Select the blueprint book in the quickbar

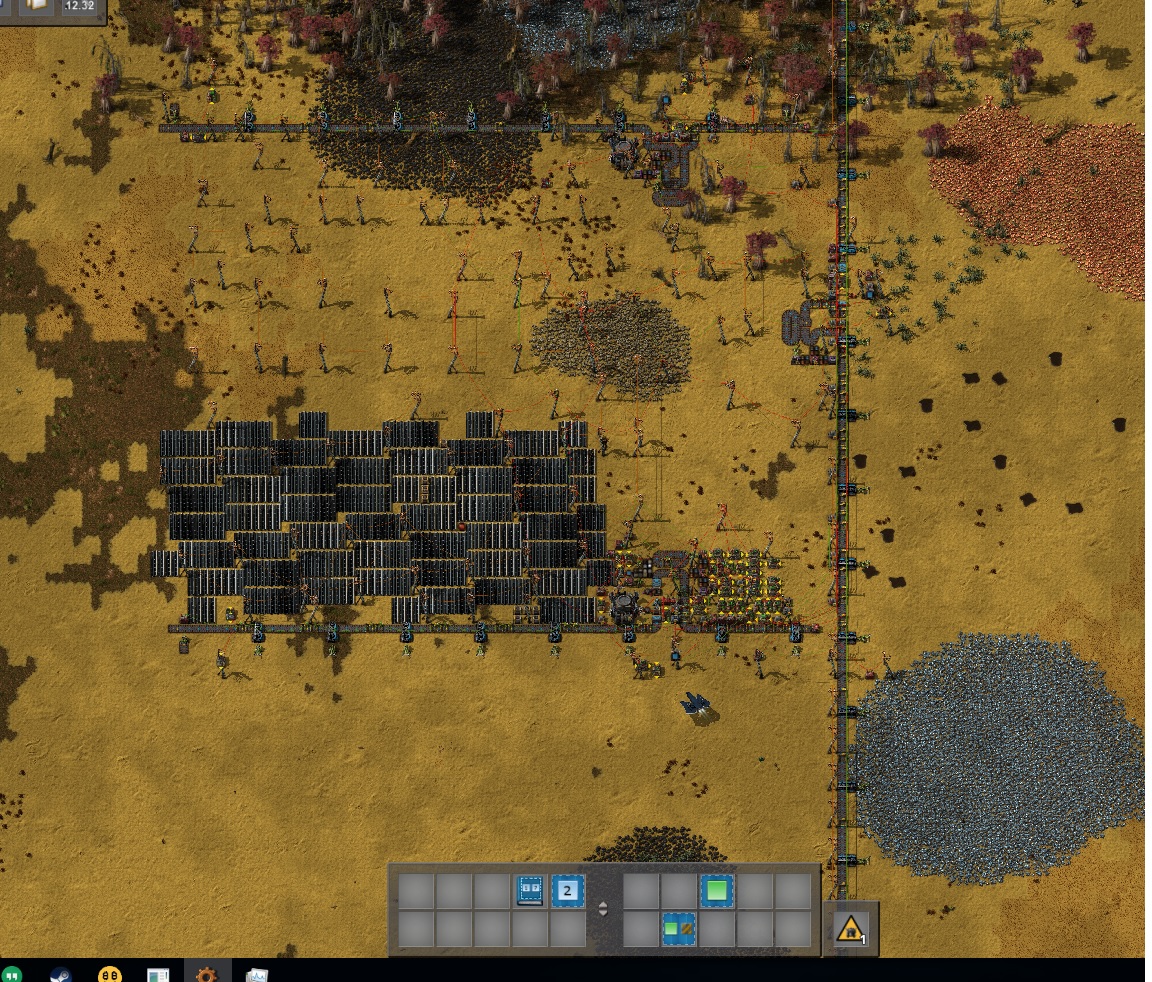pyautogui.click(x=531, y=890)
